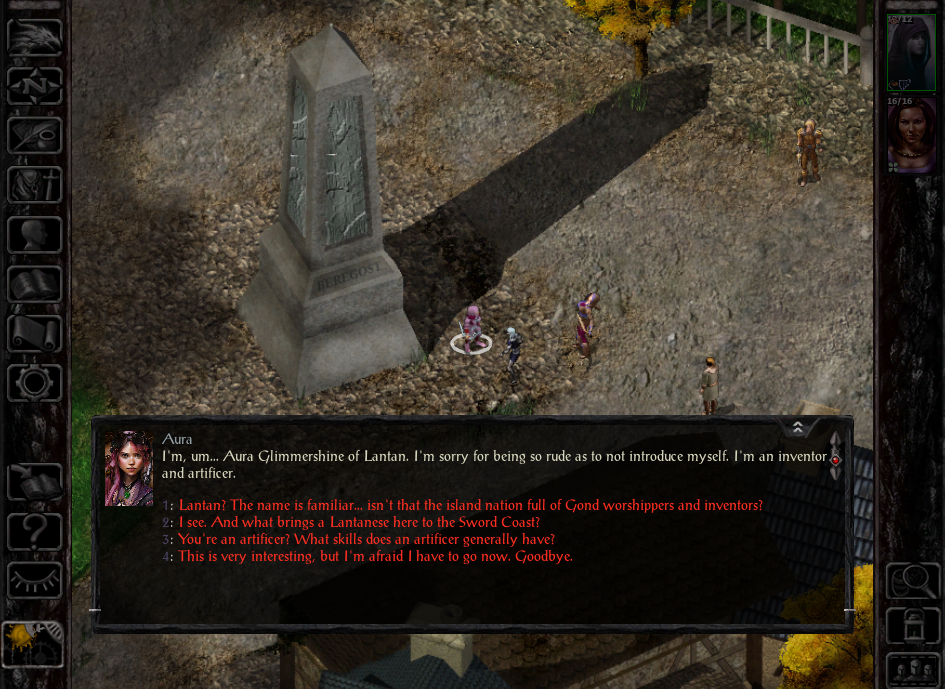Viewport: 945px width, 689px height.
Task: Ask Aura if Lantan is the island of Gond worshippers
Action: pos(470,505)
